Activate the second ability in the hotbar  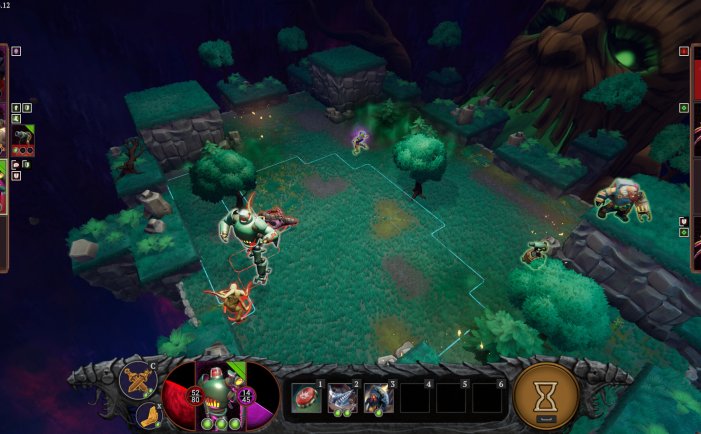(x=342, y=397)
